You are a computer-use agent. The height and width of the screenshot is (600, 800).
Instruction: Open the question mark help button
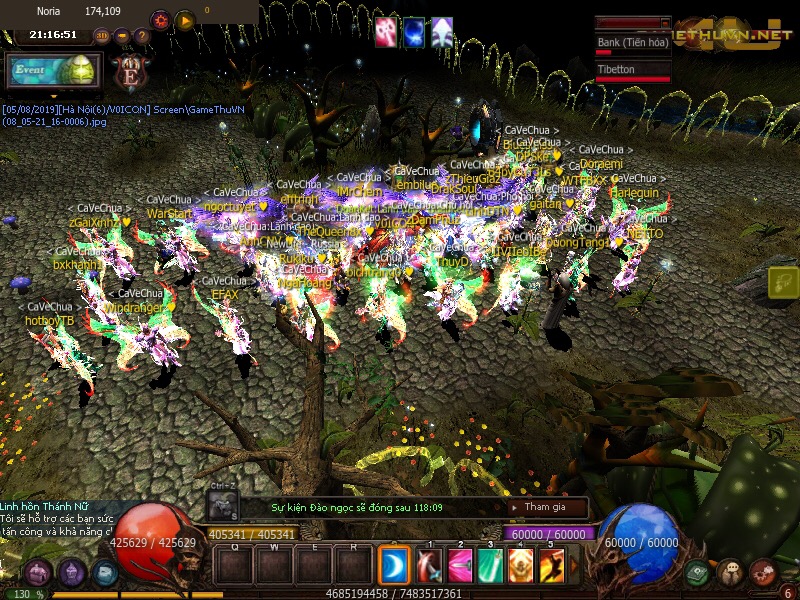(x=141, y=36)
